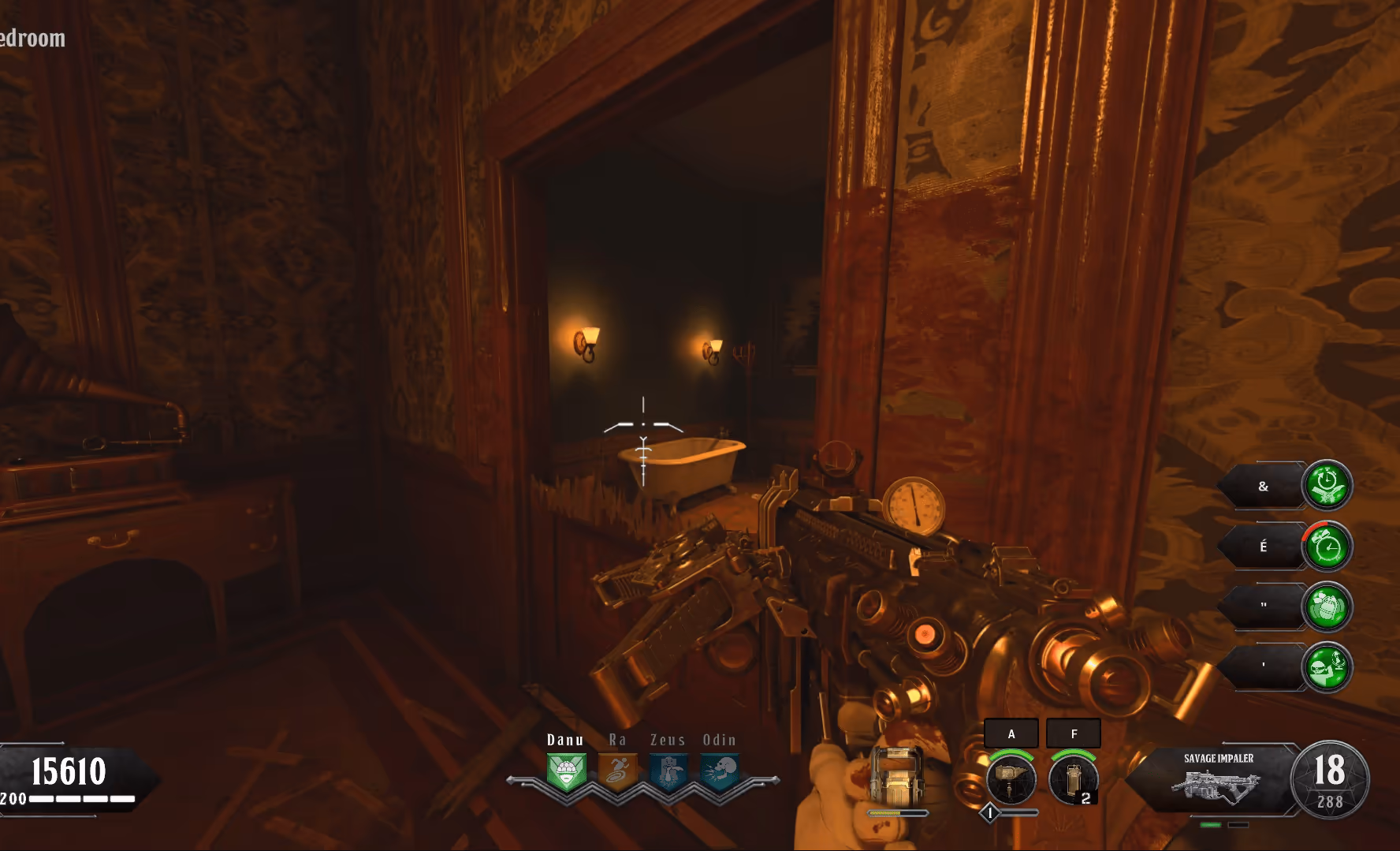Viewport: 1400px width, 851px height.
Task: Choose the Zeus perk icon
Action: click(668, 771)
